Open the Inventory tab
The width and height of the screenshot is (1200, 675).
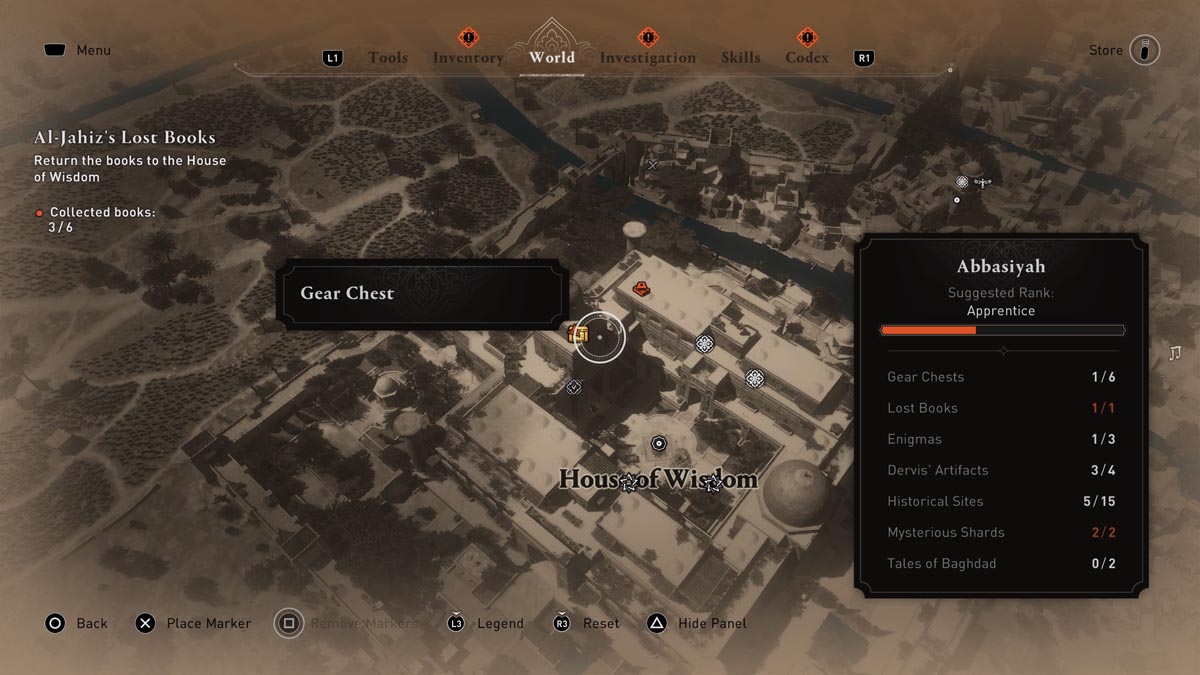pos(468,58)
